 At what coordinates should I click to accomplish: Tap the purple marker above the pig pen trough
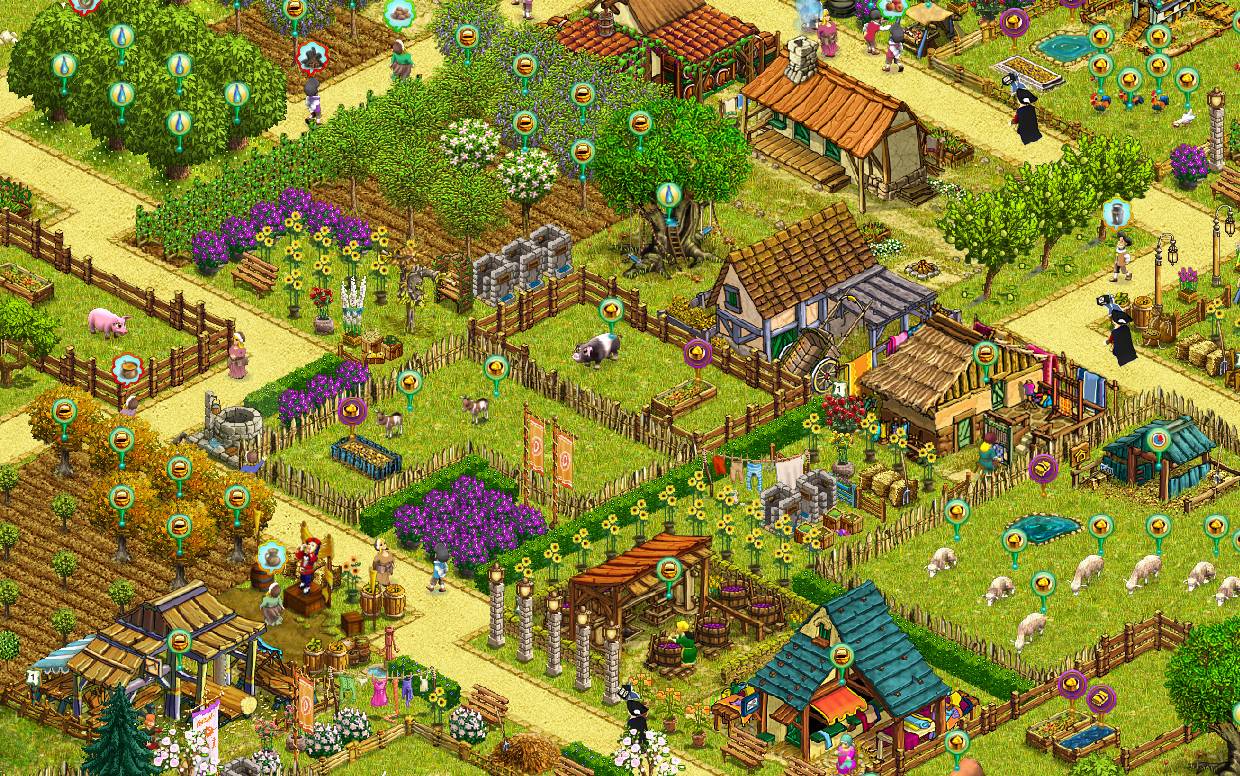[697, 352]
